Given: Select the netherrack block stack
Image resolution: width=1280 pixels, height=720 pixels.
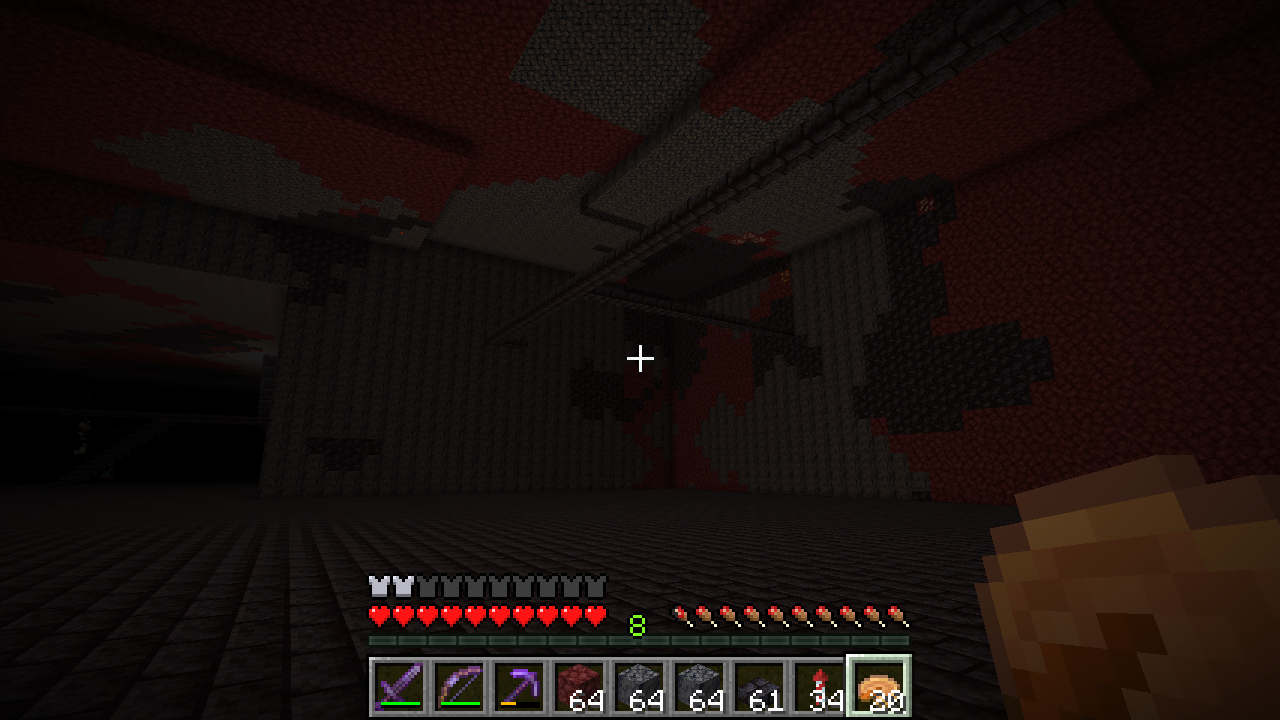Looking at the screenshot, I should pyautogui.click(x=579, y=686).
